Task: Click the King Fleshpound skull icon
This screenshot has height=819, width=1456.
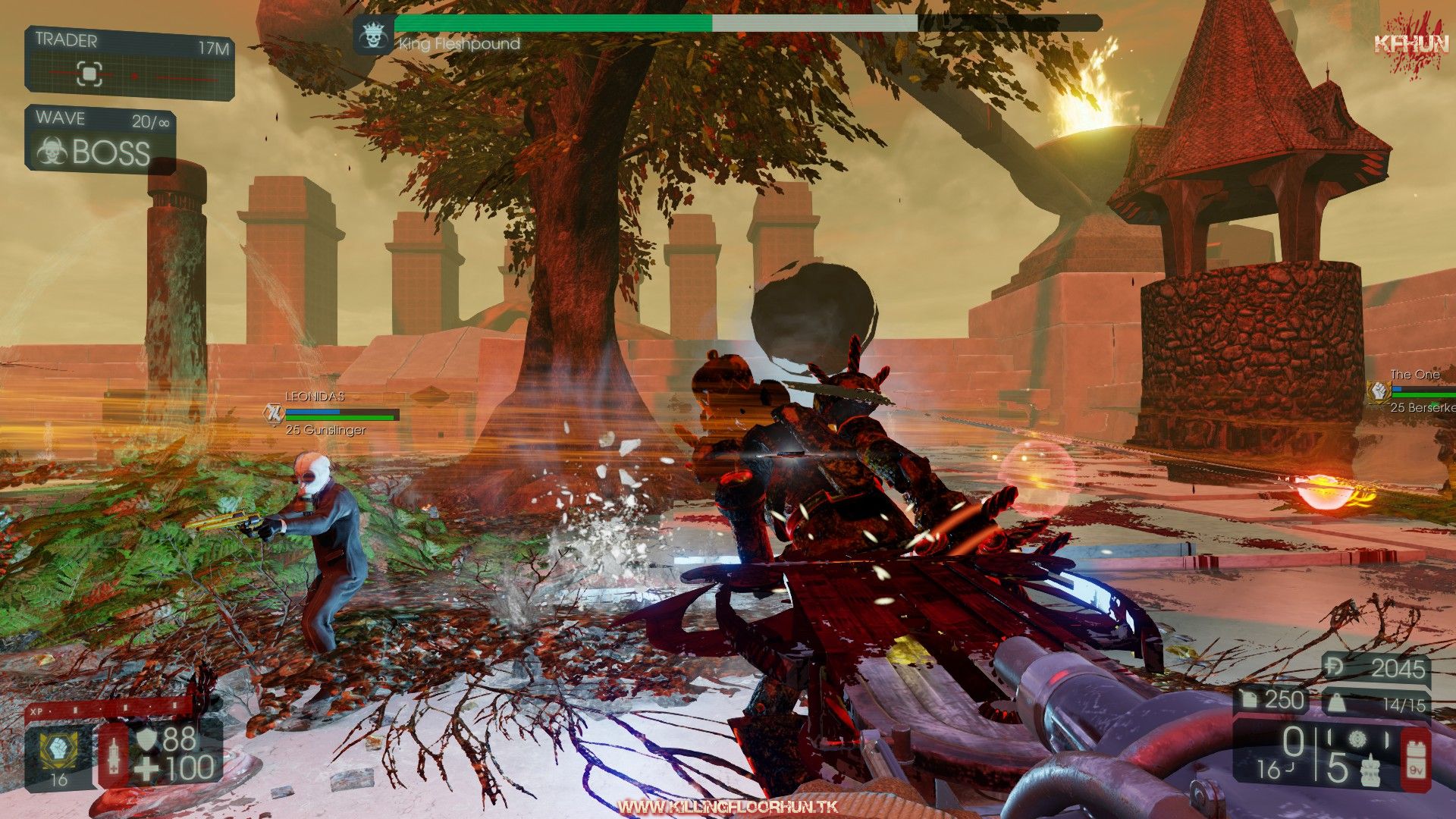Action: 373,36
